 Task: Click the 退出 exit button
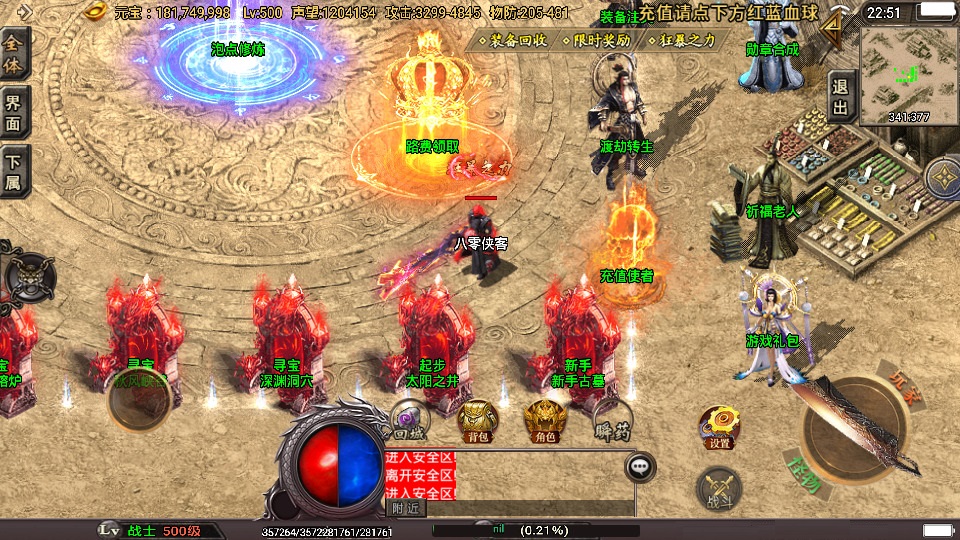pos(840,97)
